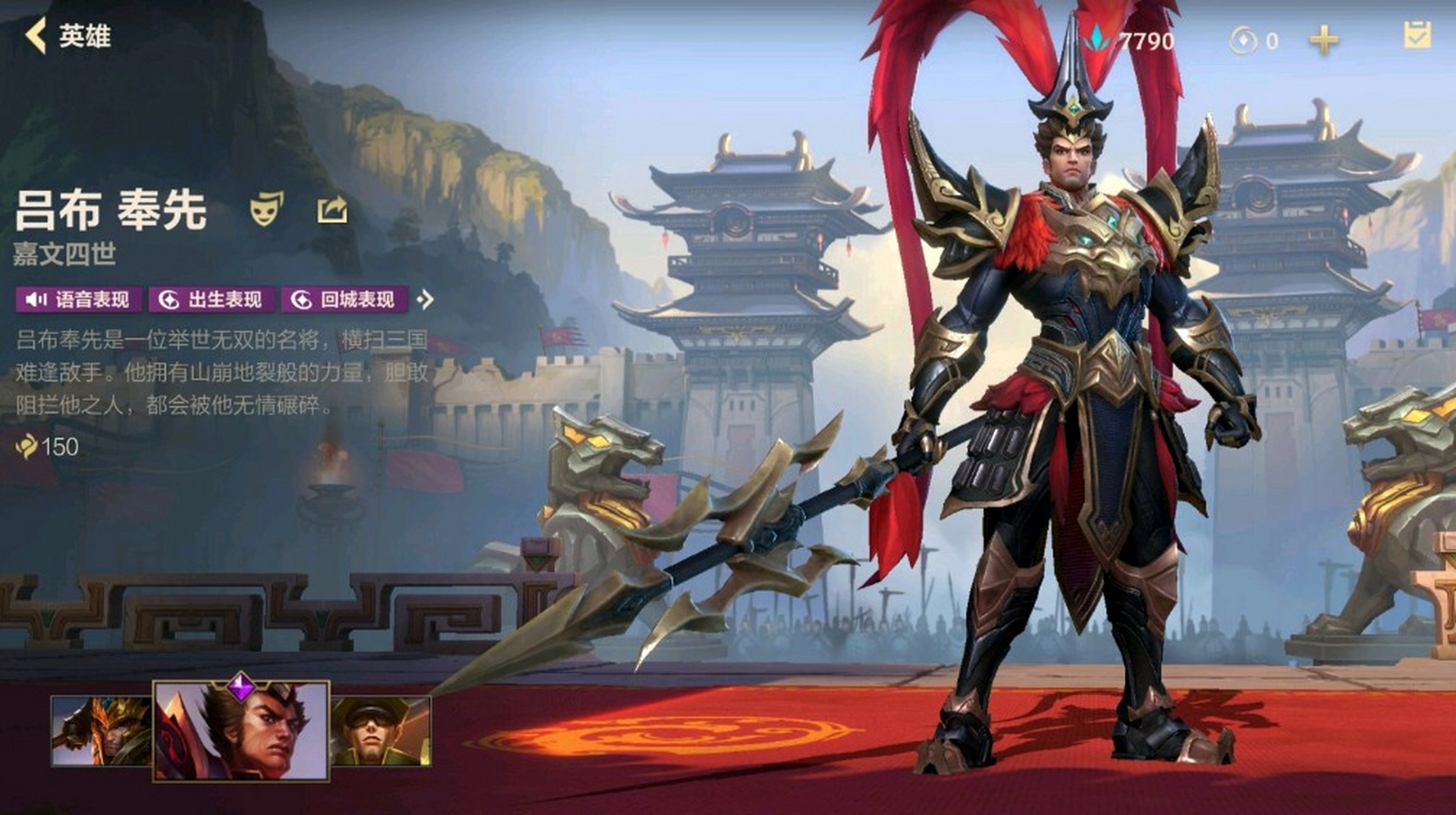Show more effect previews with arrow
1456x815 pixels.
click(x=425, y=299)
